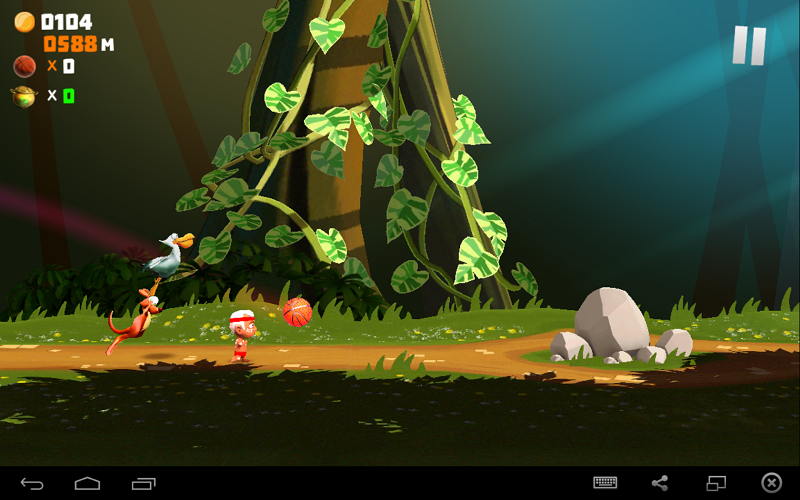The width and height of the screenshot is (800, 500).
Task: Open the share icon in navigation bar
Action: click(x=660, y=482)
